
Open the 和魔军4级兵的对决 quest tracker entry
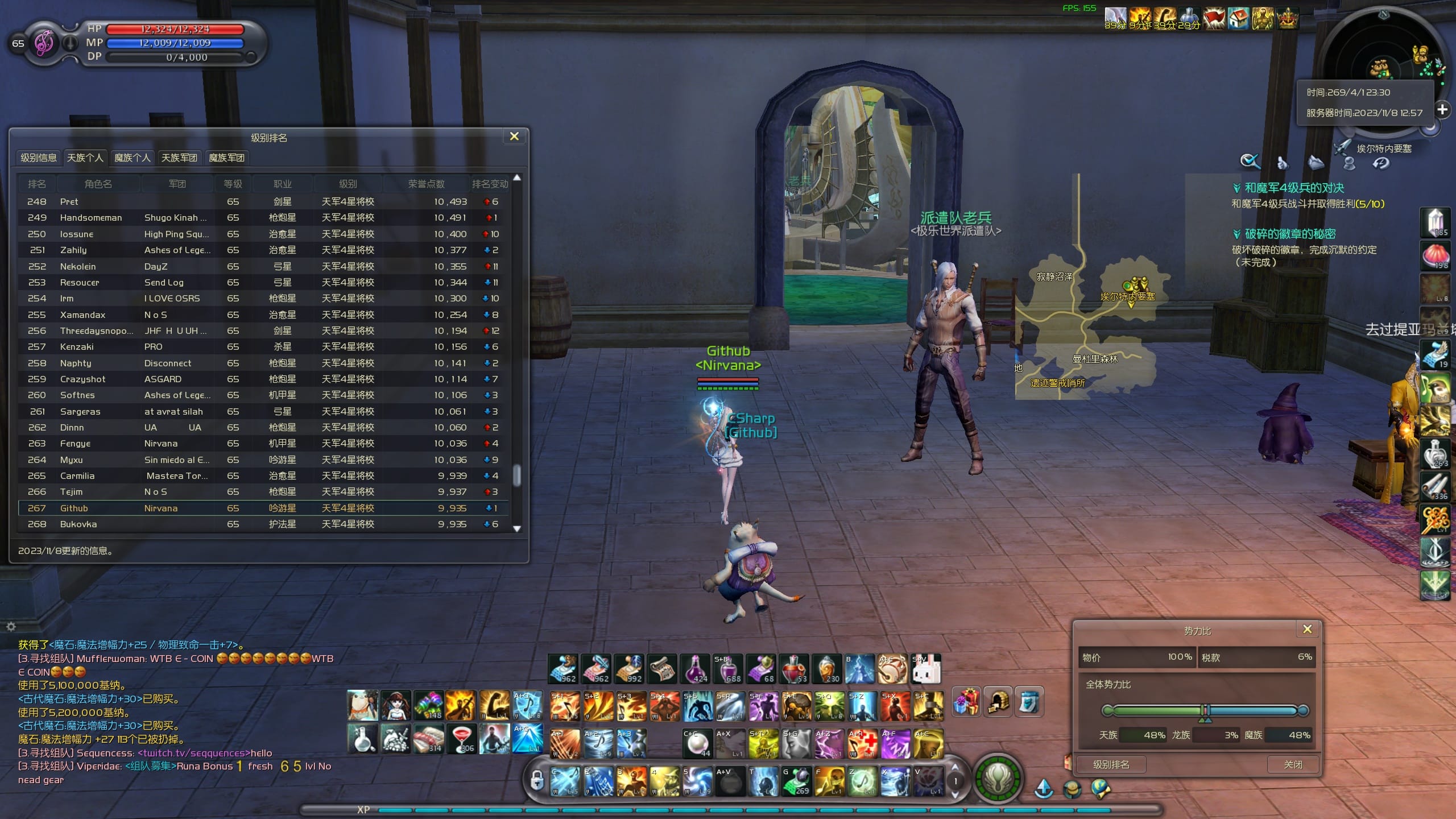pyautogui.click(x=1294, y=188)
